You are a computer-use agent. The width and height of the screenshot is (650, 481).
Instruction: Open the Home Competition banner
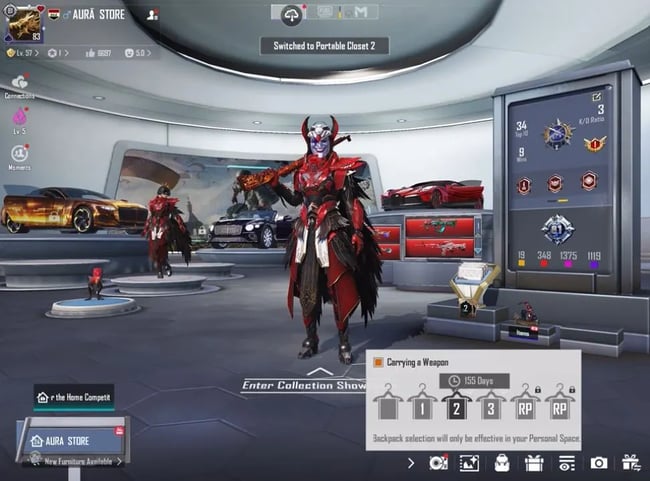75,397
